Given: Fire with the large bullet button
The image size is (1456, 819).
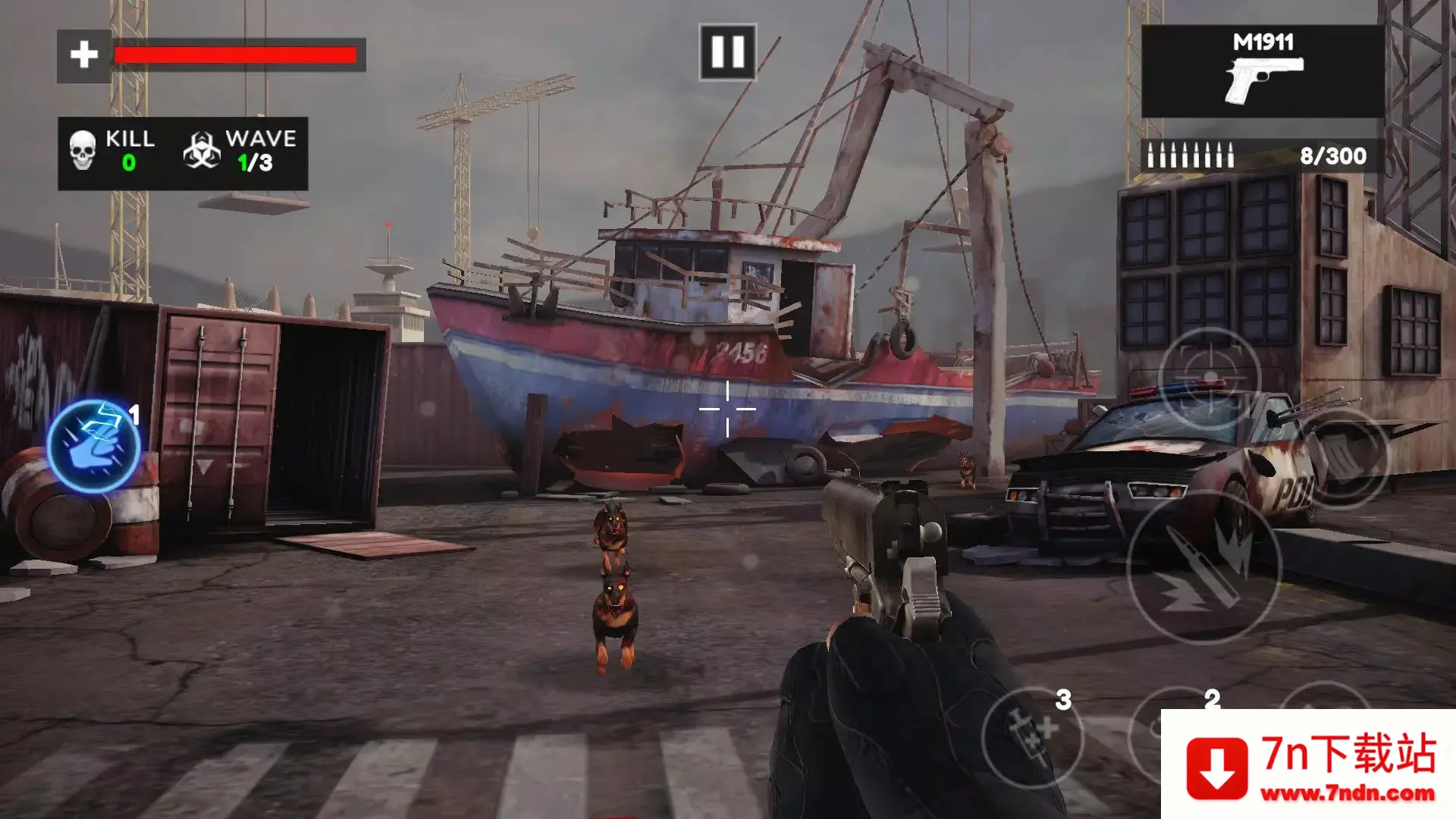Looking at the screenshot, I should [1203, 567].
